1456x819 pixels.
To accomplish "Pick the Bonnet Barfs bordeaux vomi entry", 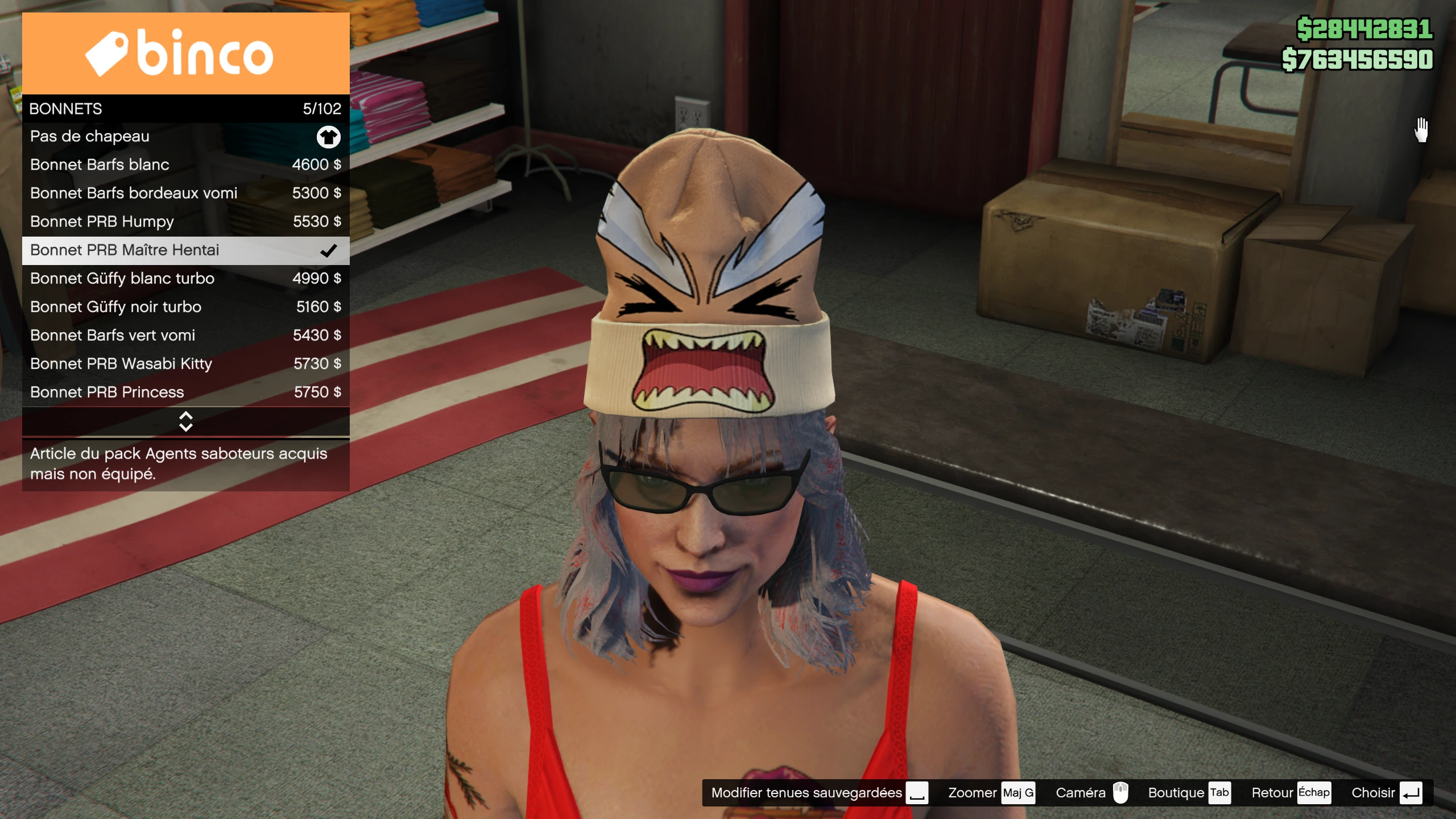I will coord(185,193).
